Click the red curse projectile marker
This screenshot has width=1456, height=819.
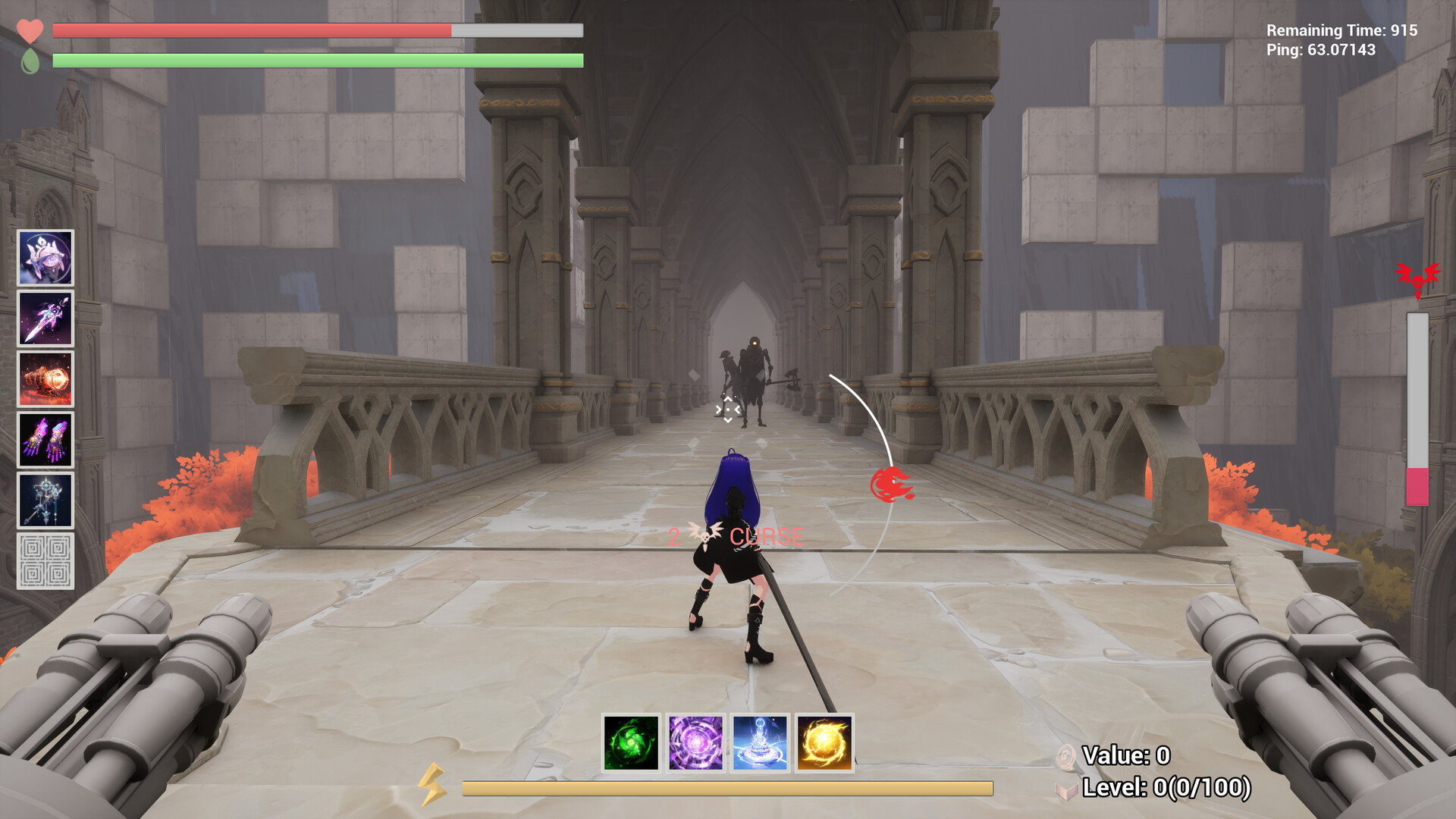click(893, 484)
